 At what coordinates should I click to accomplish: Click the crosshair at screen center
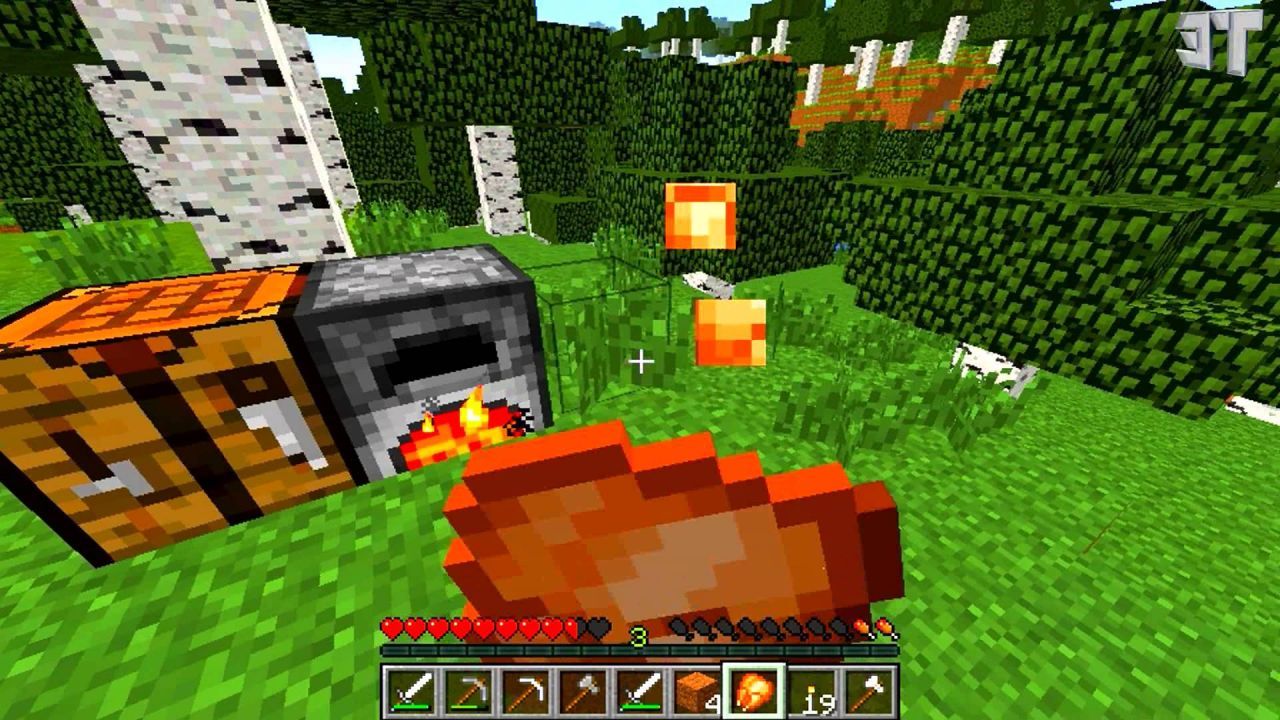pos(641,360)
